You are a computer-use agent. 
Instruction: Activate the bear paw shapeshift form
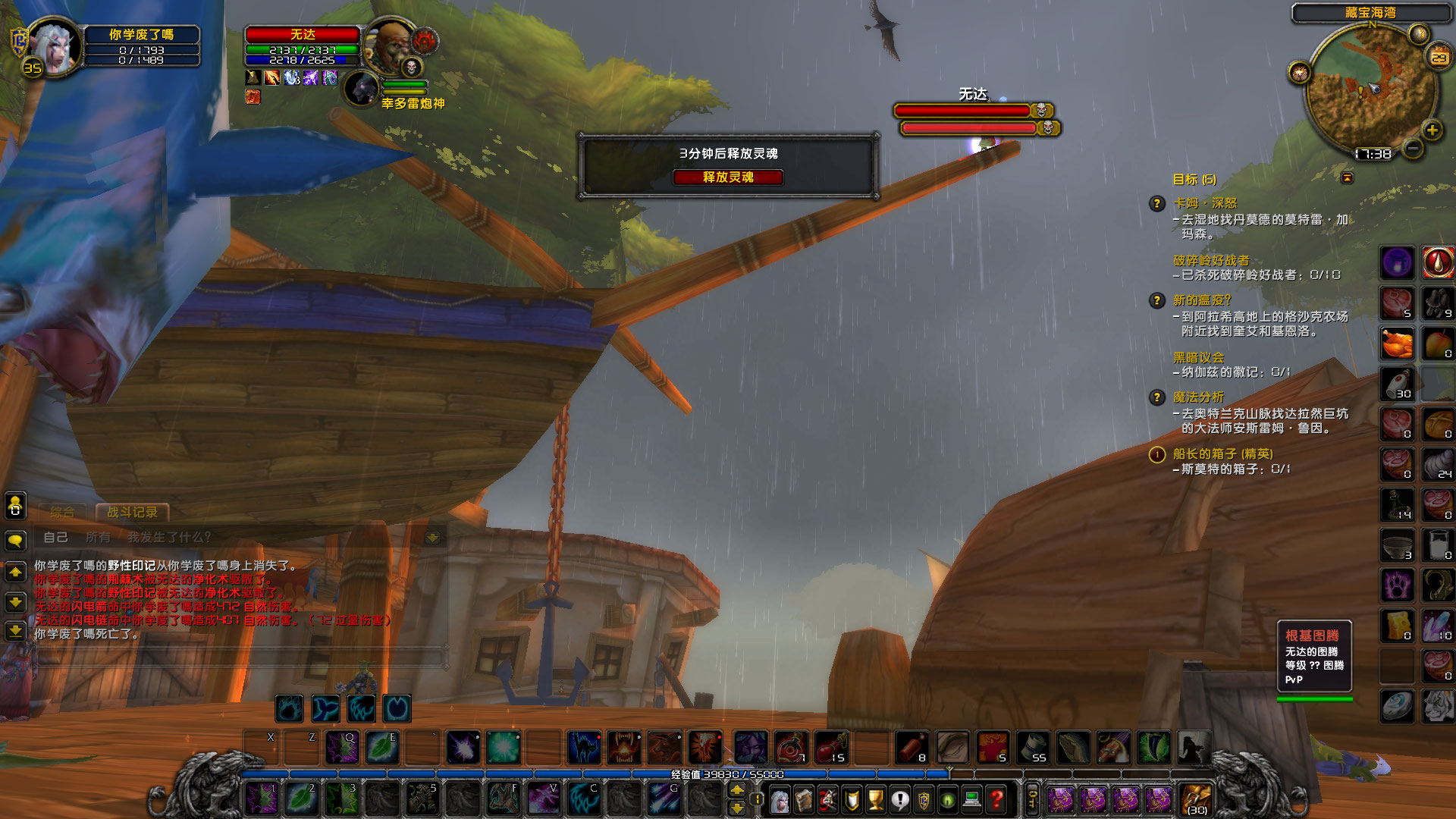tap(289, 708)
